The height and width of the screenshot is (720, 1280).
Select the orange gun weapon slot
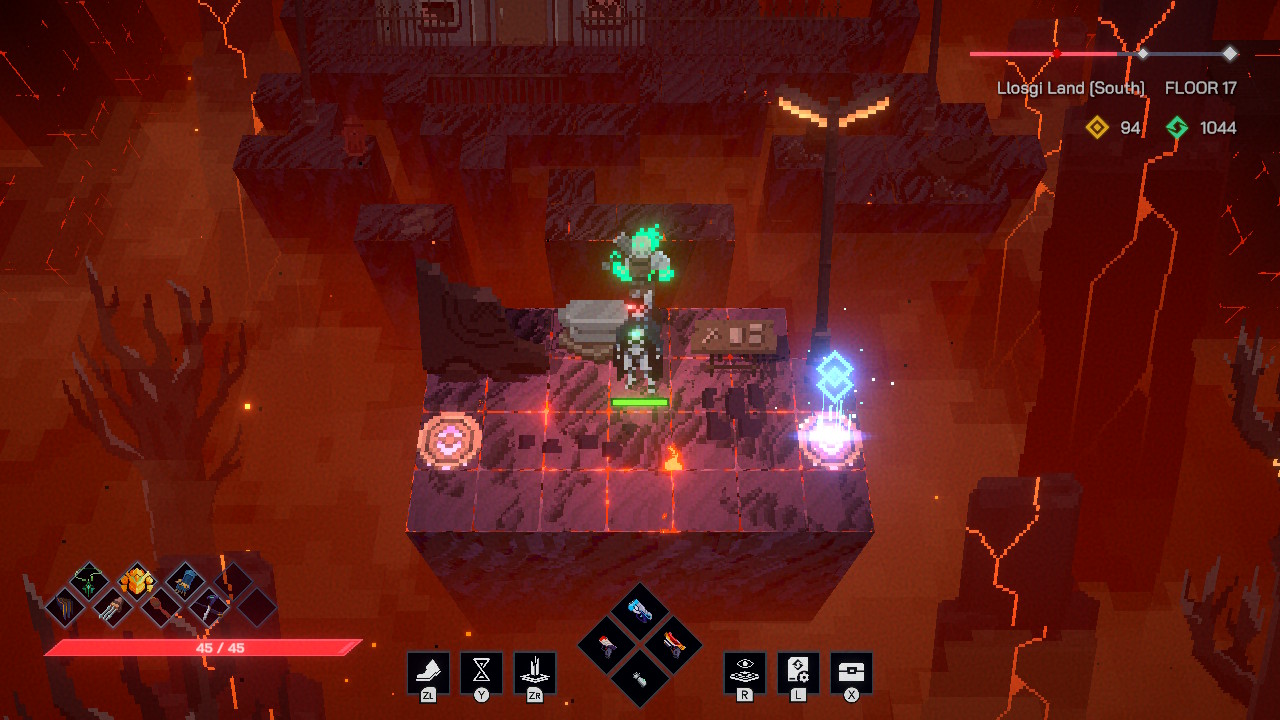(672, 645)
